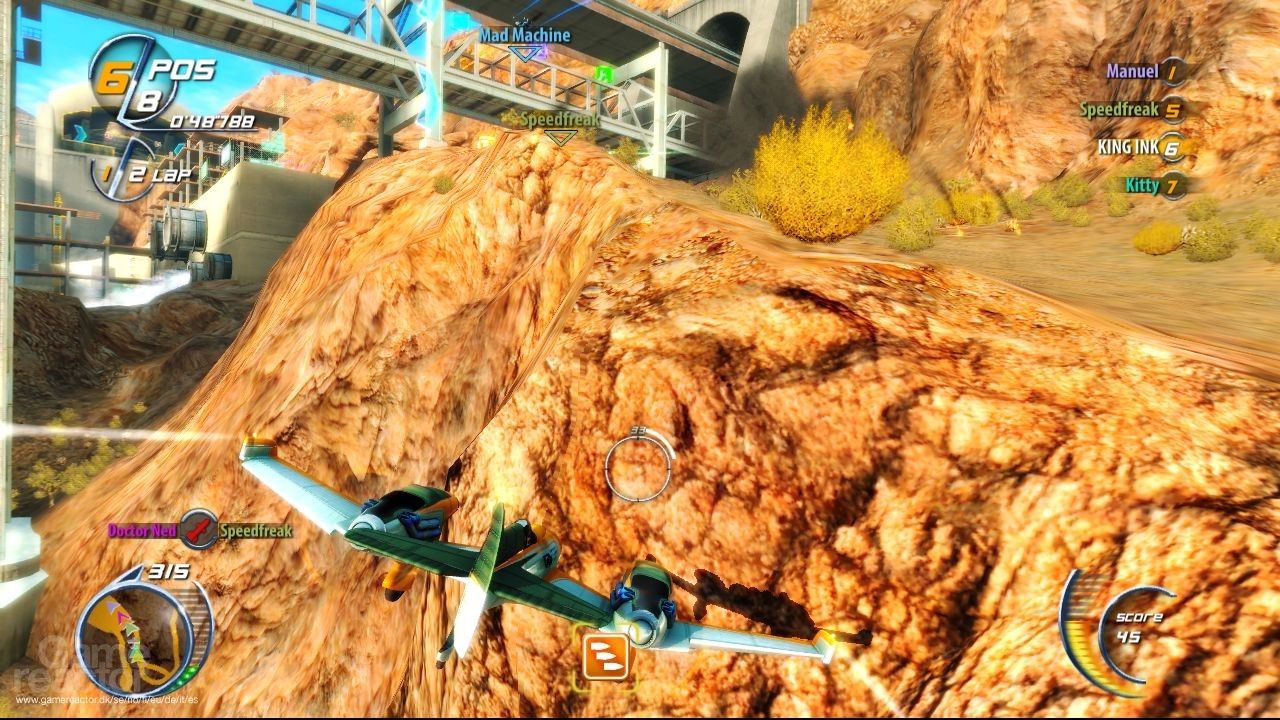Click the red rocket hit indicator icon
Image resolution: width=1280 pixels, height=720 pixels.
coord(198,531)
